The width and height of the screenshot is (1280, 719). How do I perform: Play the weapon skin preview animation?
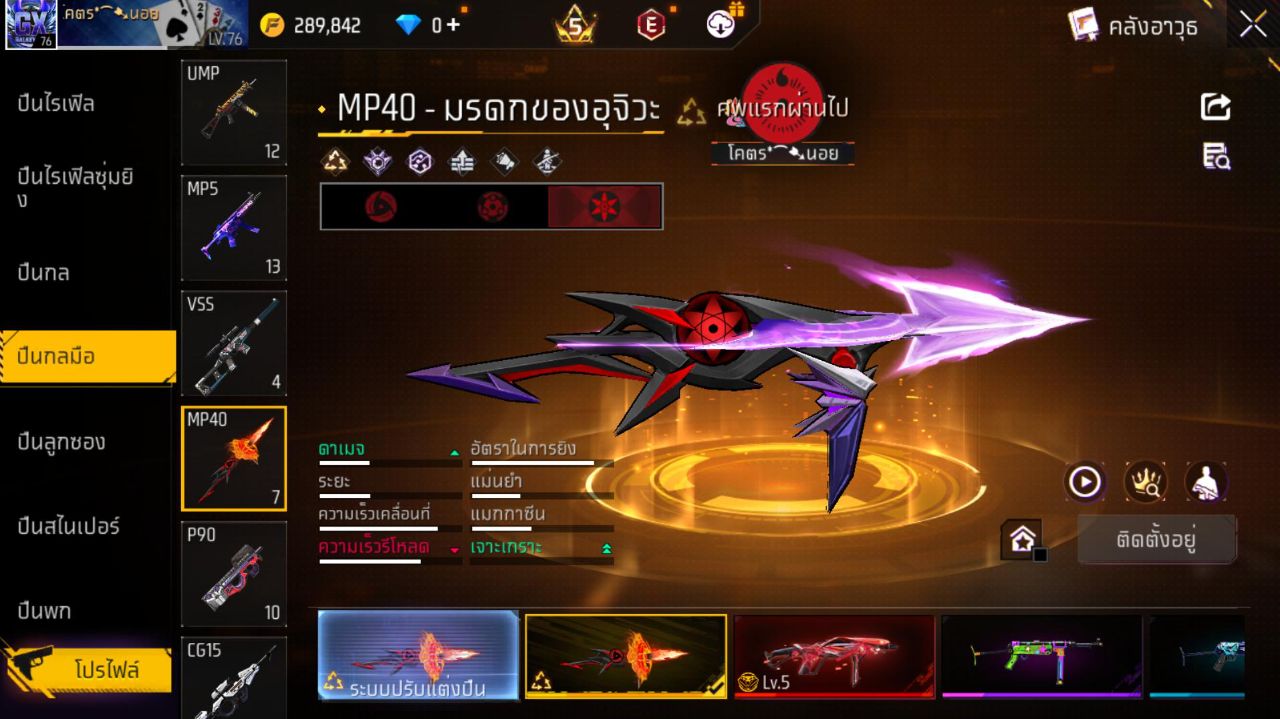tap(1084, 483)
